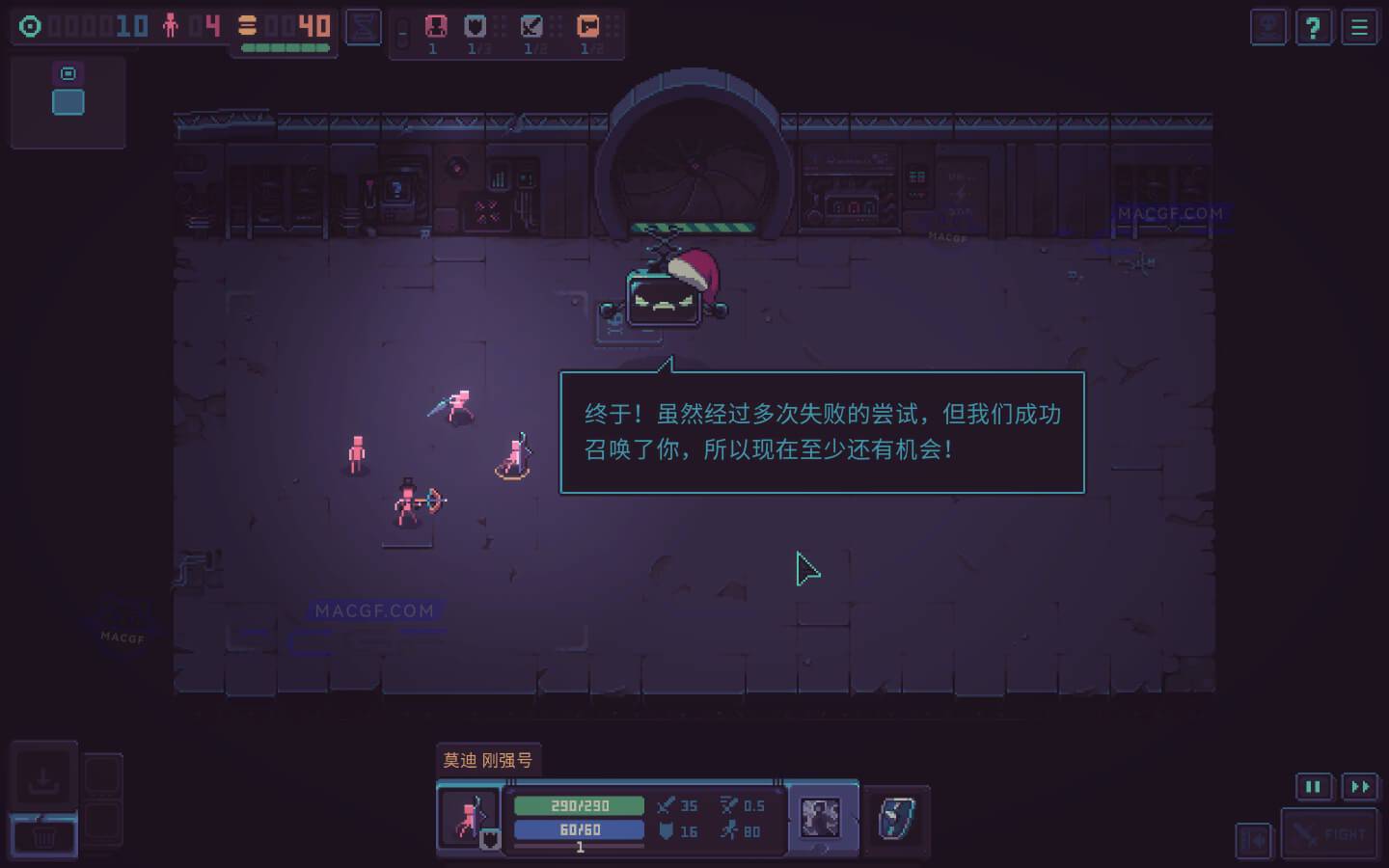The height and width of the screenshot is (868, 1389).
Task: Open the skull icon at top right
Action: tap(1268, 27)
